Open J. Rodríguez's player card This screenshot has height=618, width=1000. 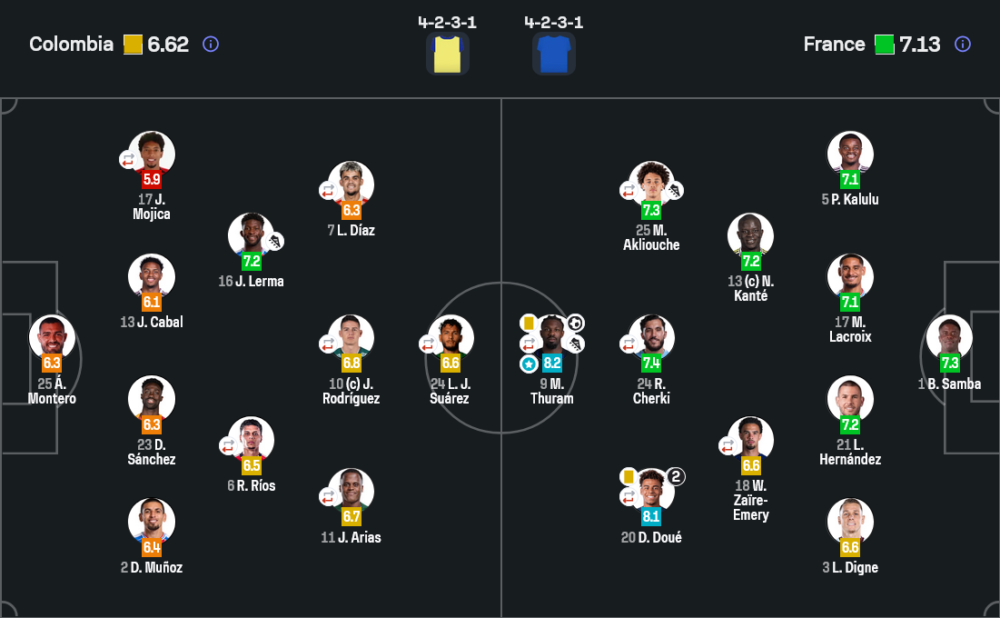(351, 338)
